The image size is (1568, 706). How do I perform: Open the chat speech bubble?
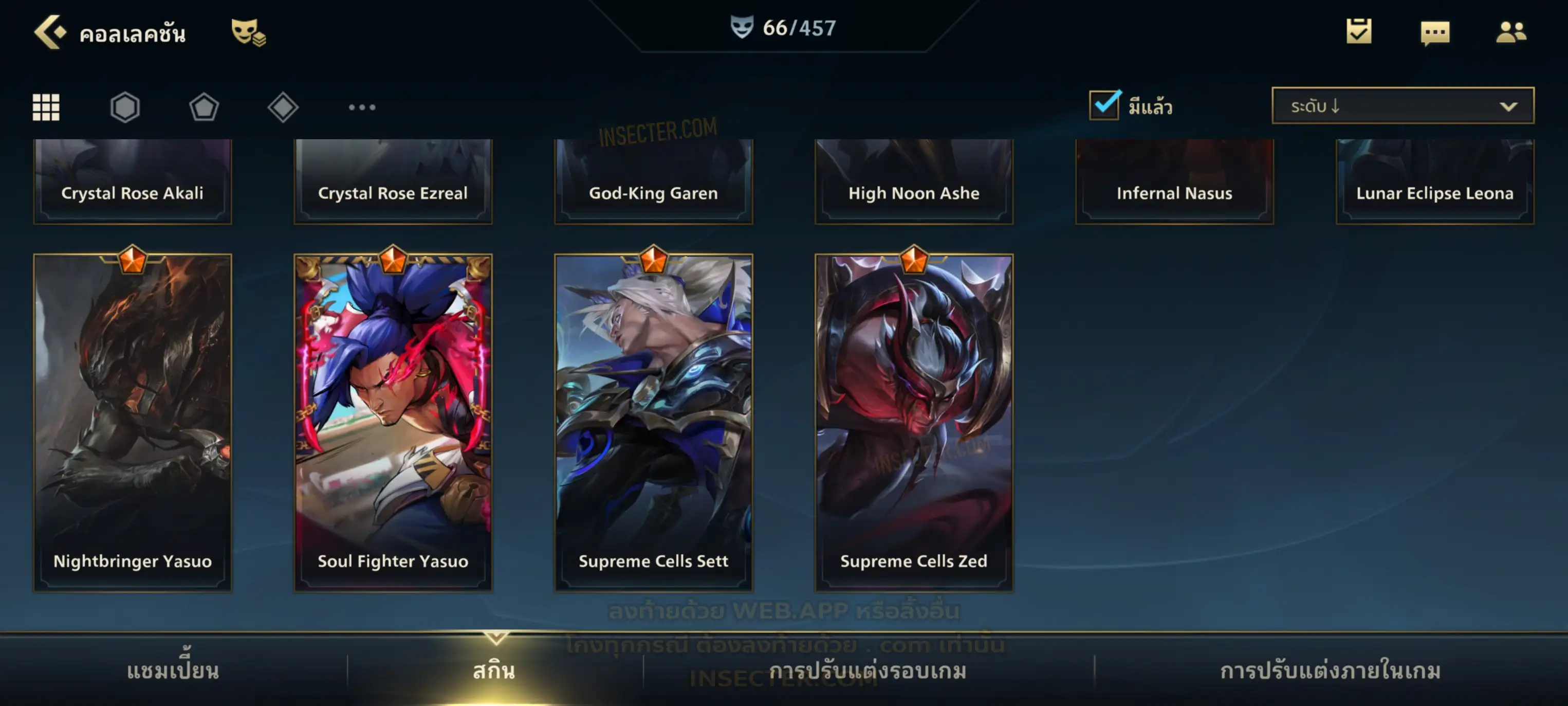[x=1435, y=33]
